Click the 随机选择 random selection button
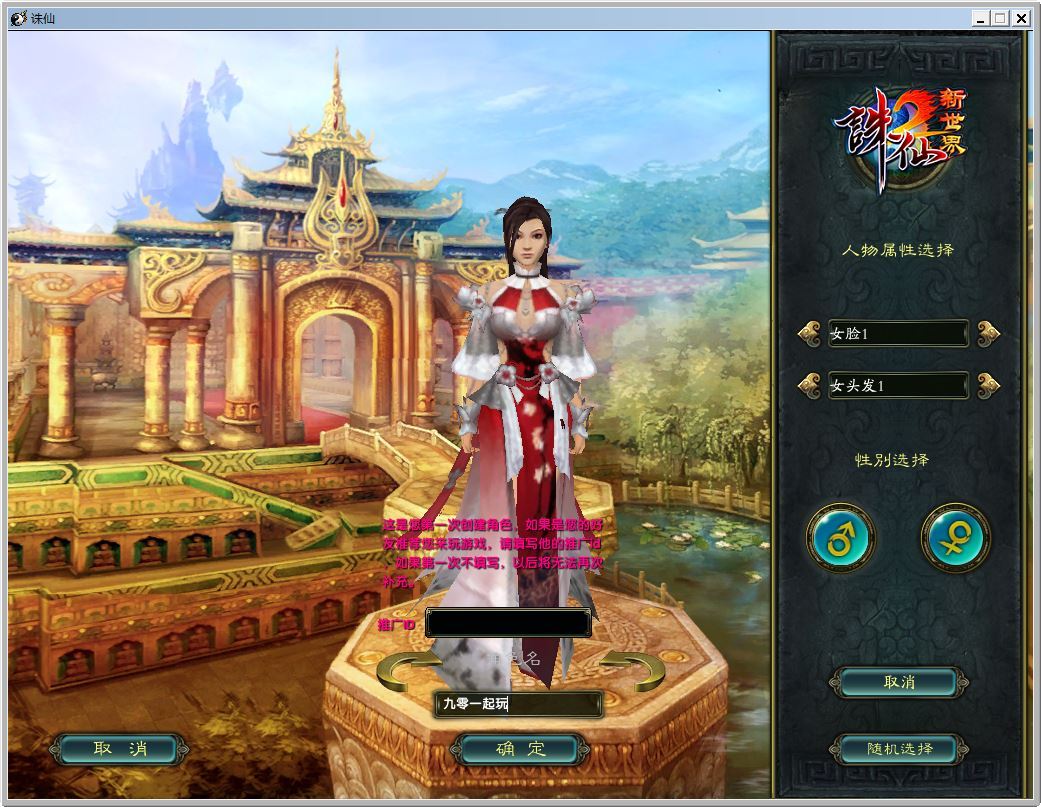Screen dimensions: 1041x807 pyautogui.click(x=899, y=749)
